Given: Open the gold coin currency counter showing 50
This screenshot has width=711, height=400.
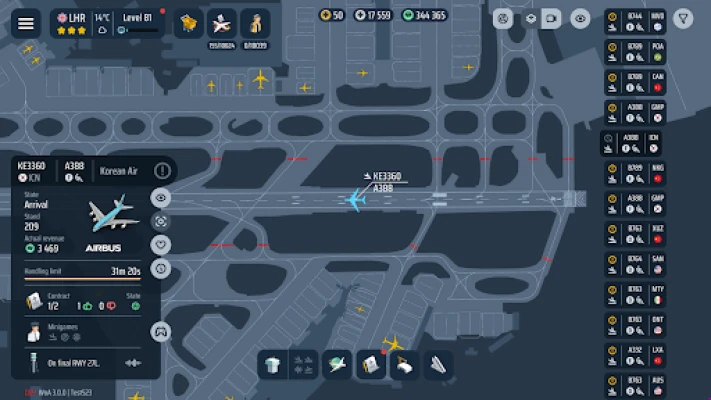Looking at the screenshot, I should click(332, 15).
